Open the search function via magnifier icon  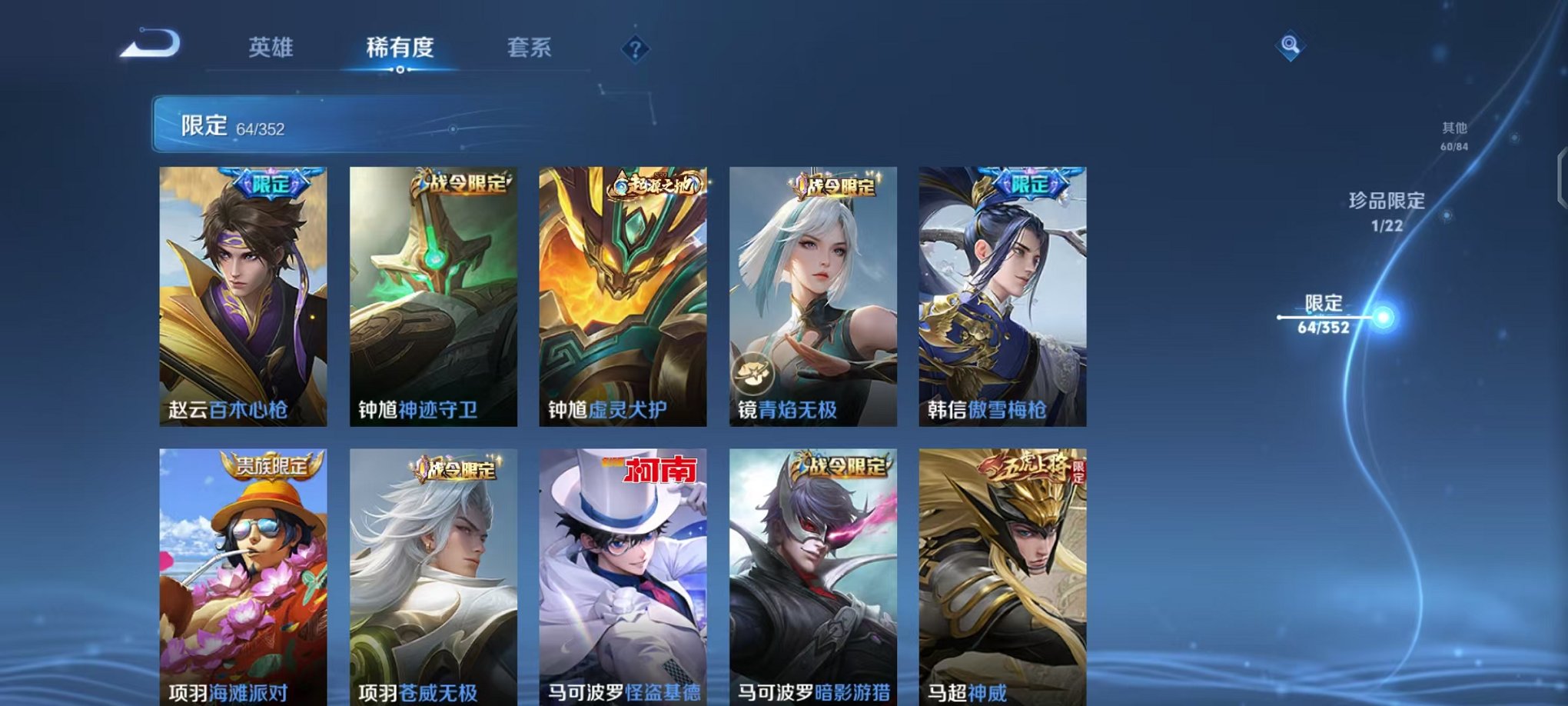1290,46
